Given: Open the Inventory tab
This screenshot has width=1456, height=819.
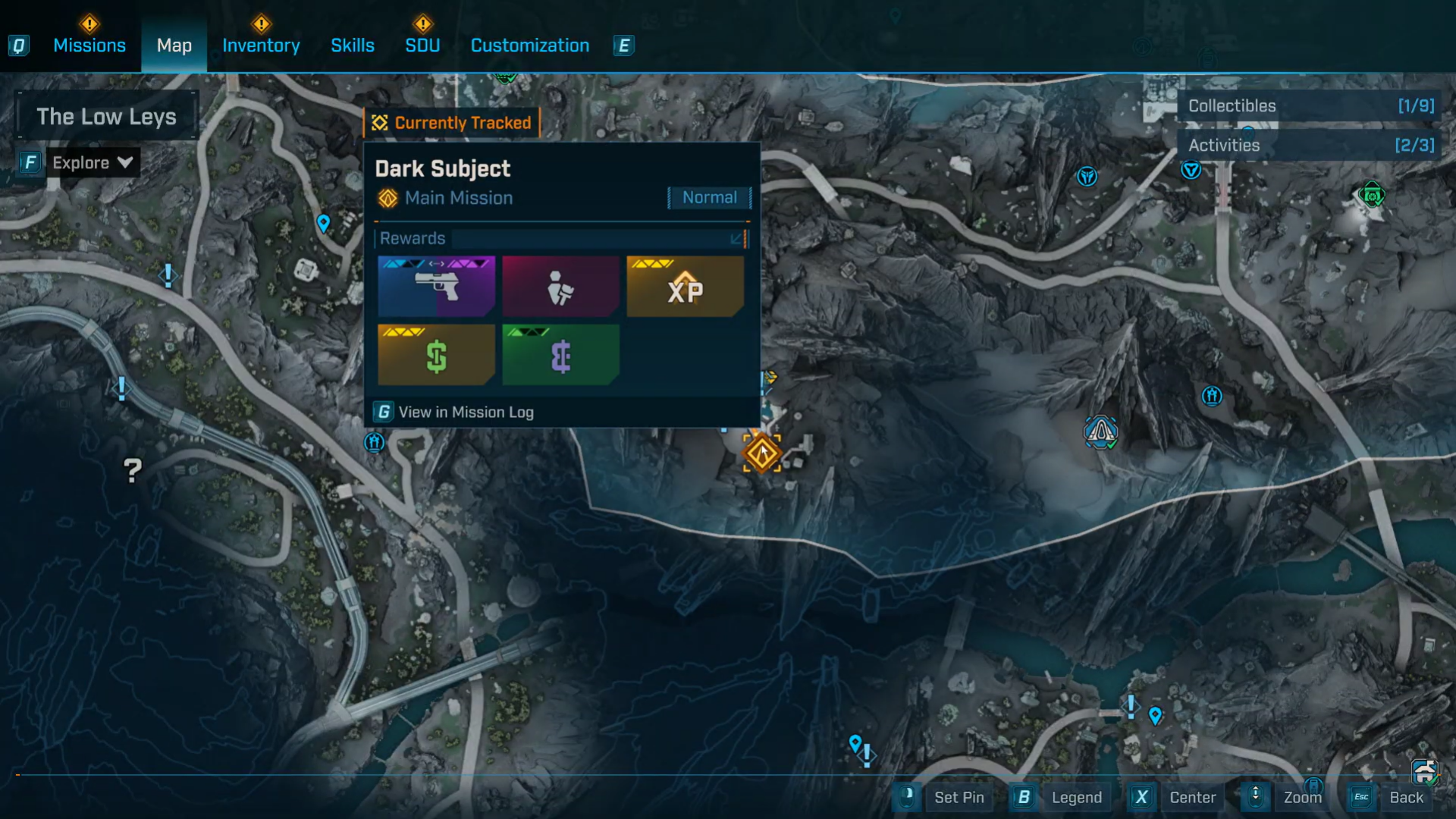Looking at the screenshot, I should pos(261,45).
